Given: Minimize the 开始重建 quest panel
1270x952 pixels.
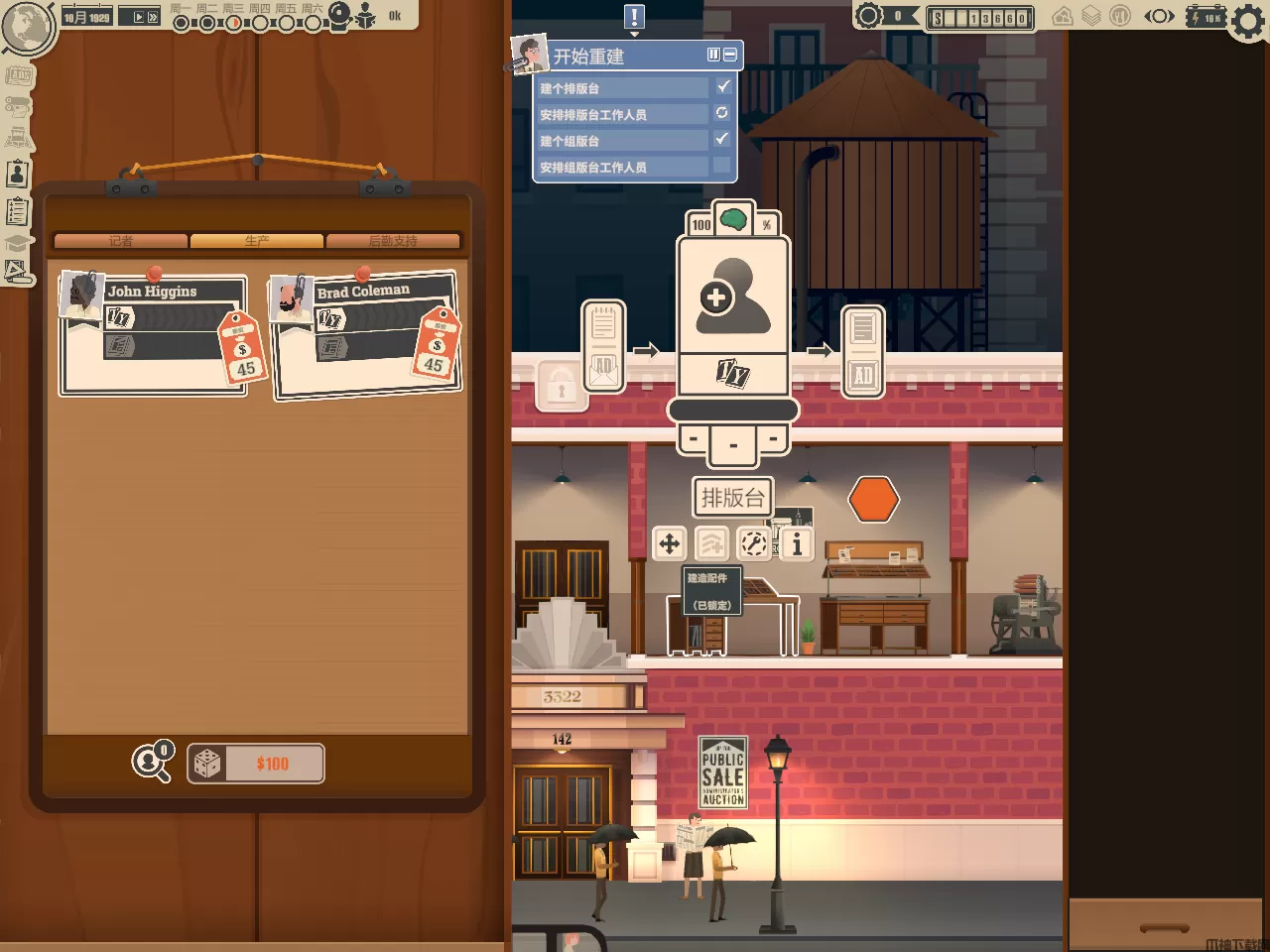Looking at the screenshot, I should (730, 56).
